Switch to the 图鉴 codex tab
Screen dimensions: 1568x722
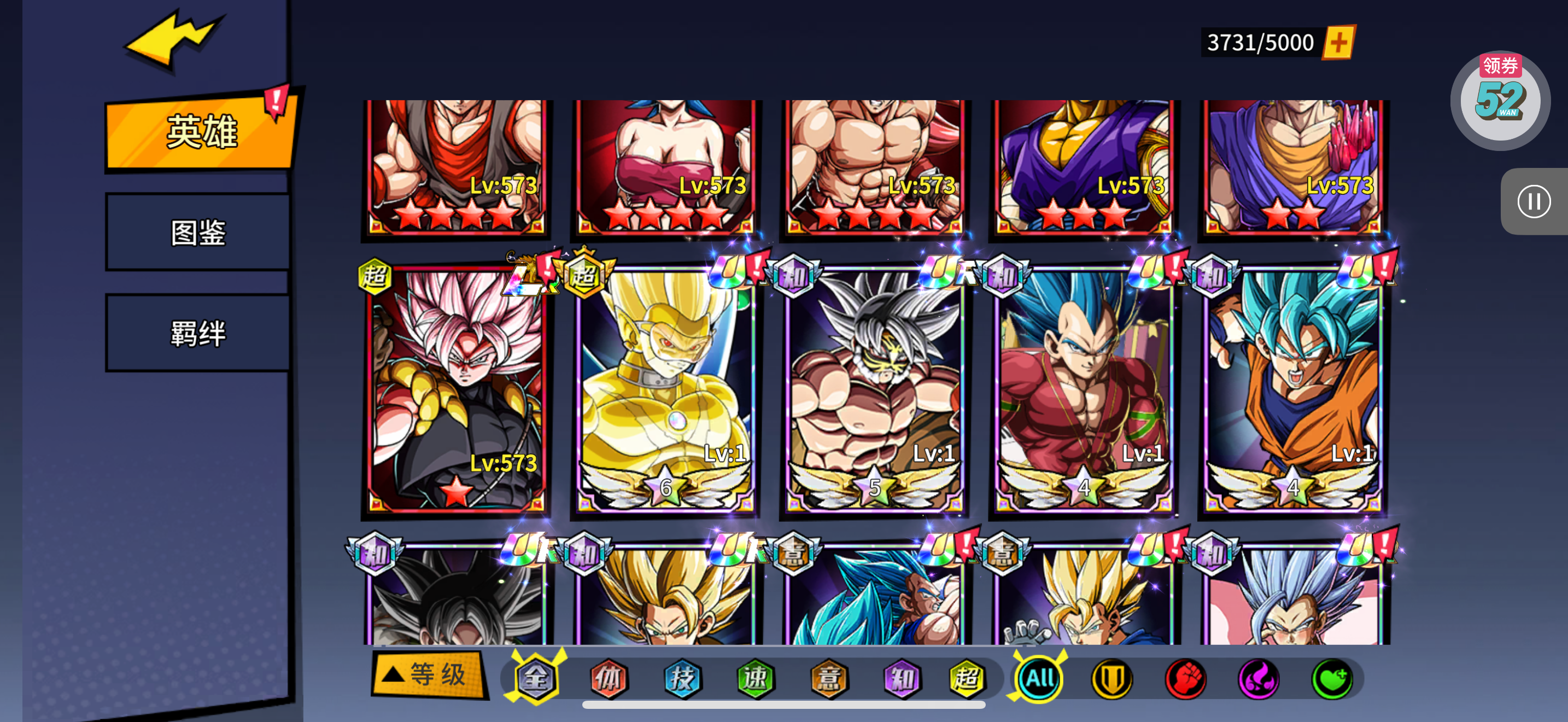(x=198, y=232)
